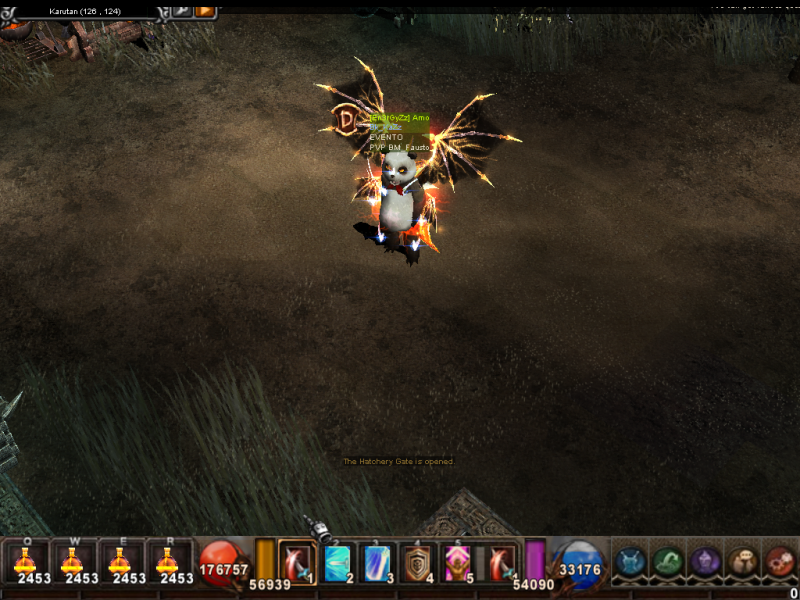
Task: Click the purple round menu icon
Action: click(x=706, y=562)
